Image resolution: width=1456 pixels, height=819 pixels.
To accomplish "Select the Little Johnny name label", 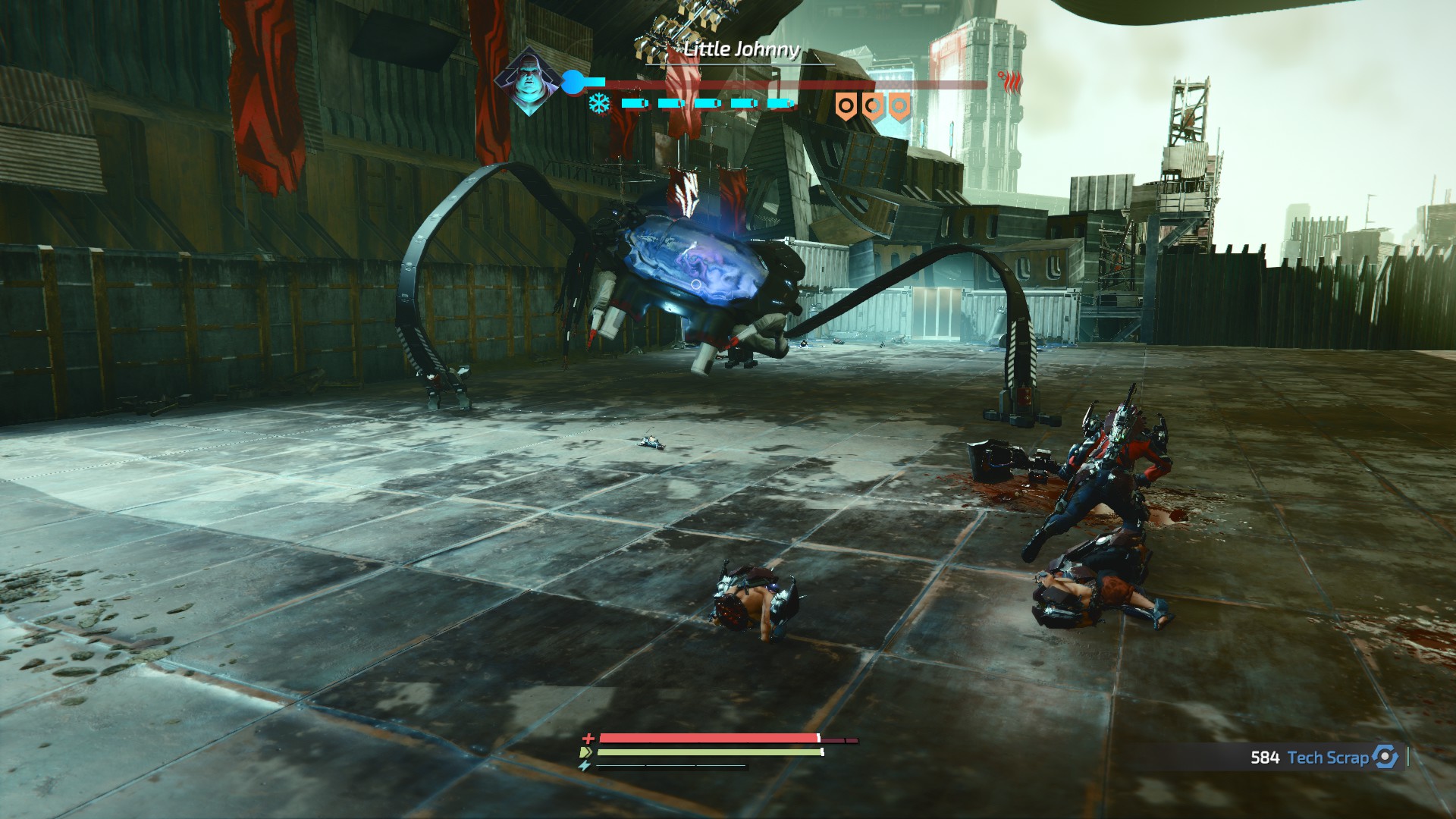I will (741, 52).
